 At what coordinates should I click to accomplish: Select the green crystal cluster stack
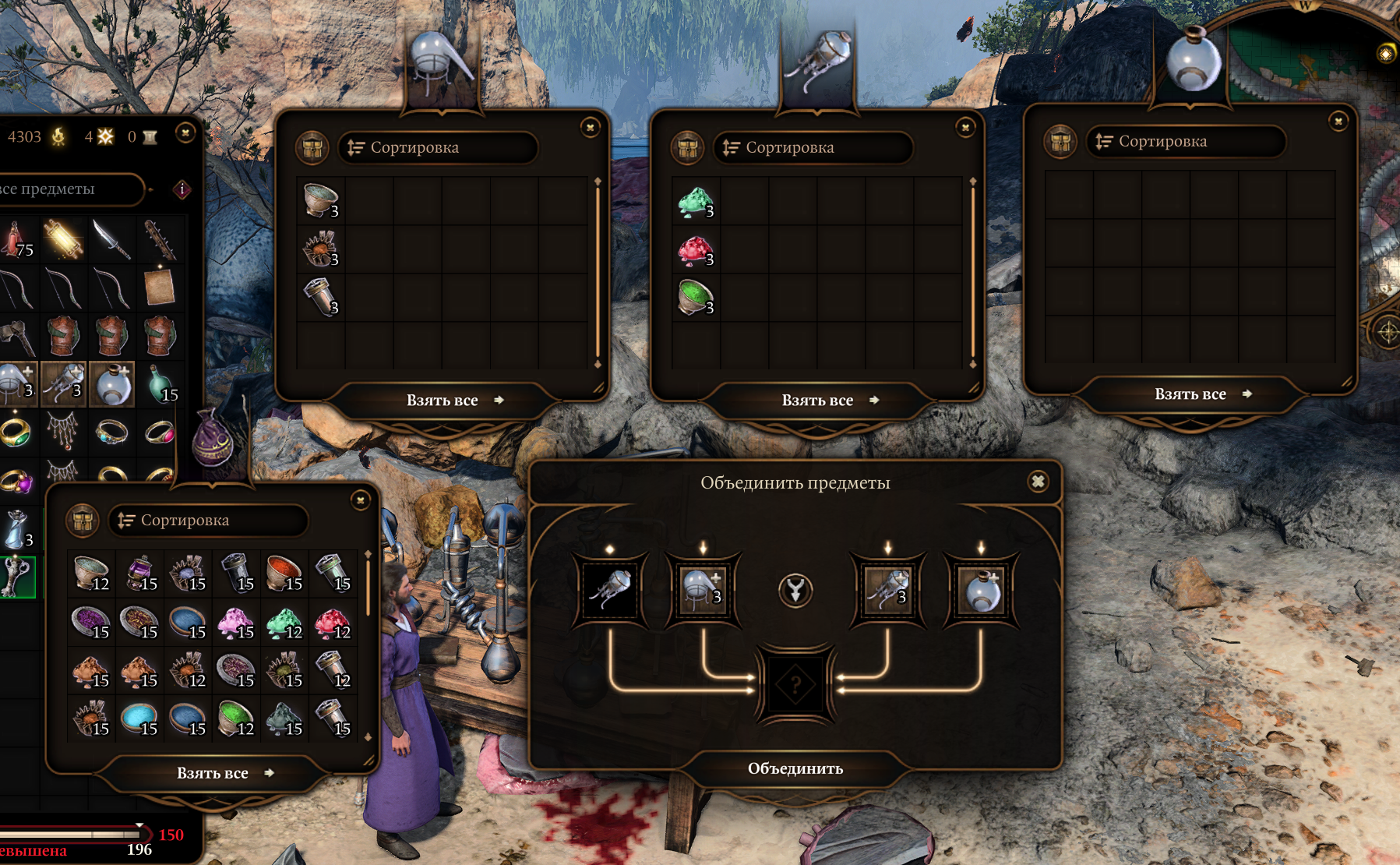[696, 203]
